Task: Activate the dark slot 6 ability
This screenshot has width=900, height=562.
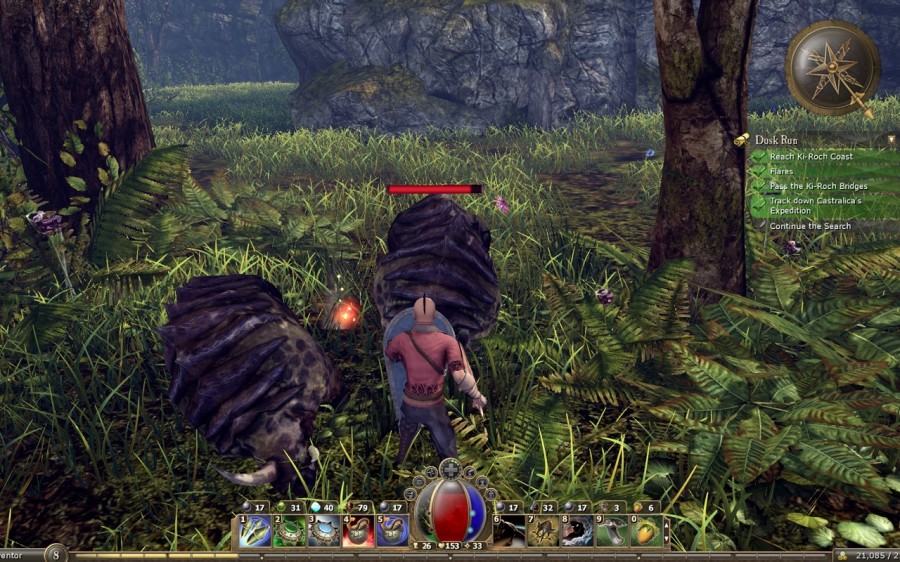Action: 510,530
